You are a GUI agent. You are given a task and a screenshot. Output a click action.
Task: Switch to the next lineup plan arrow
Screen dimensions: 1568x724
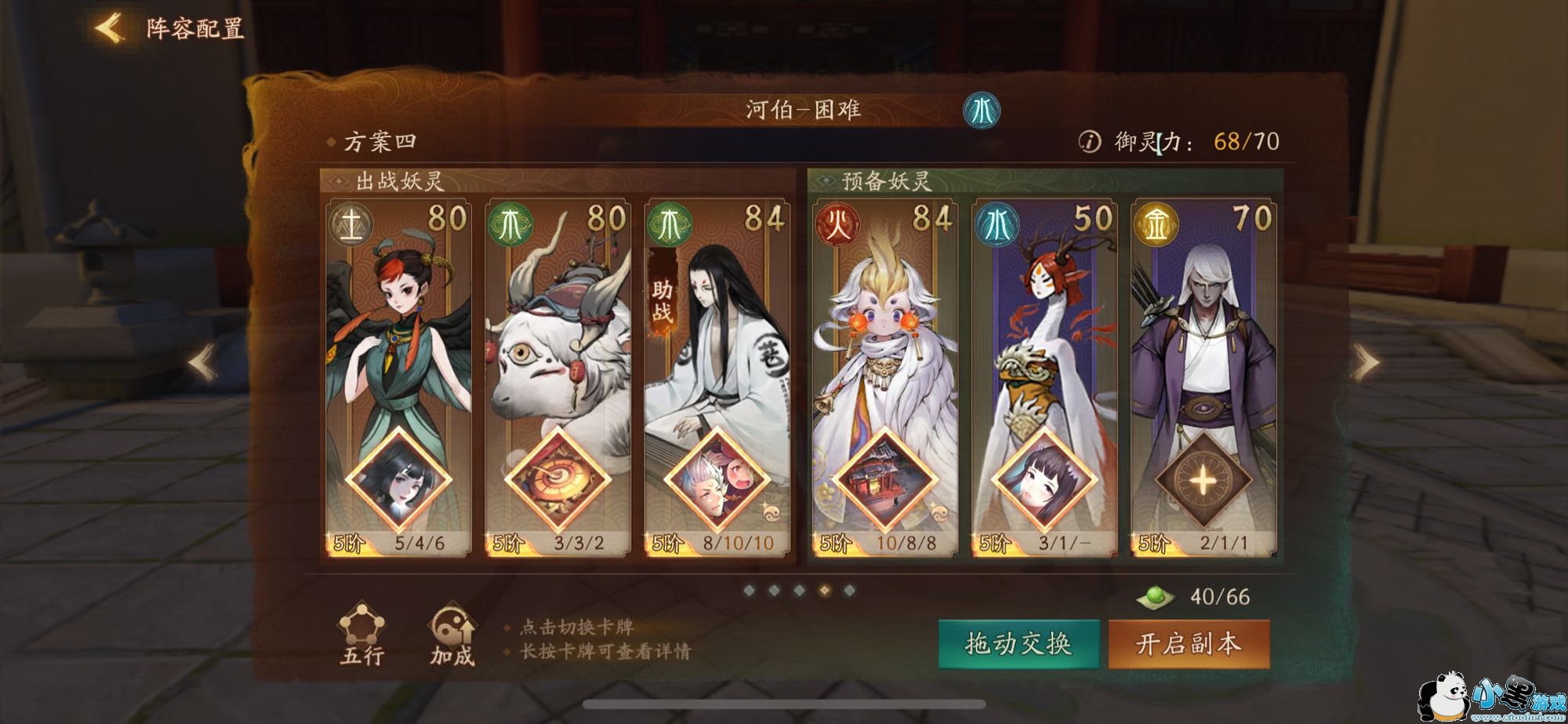(1366, 363)
